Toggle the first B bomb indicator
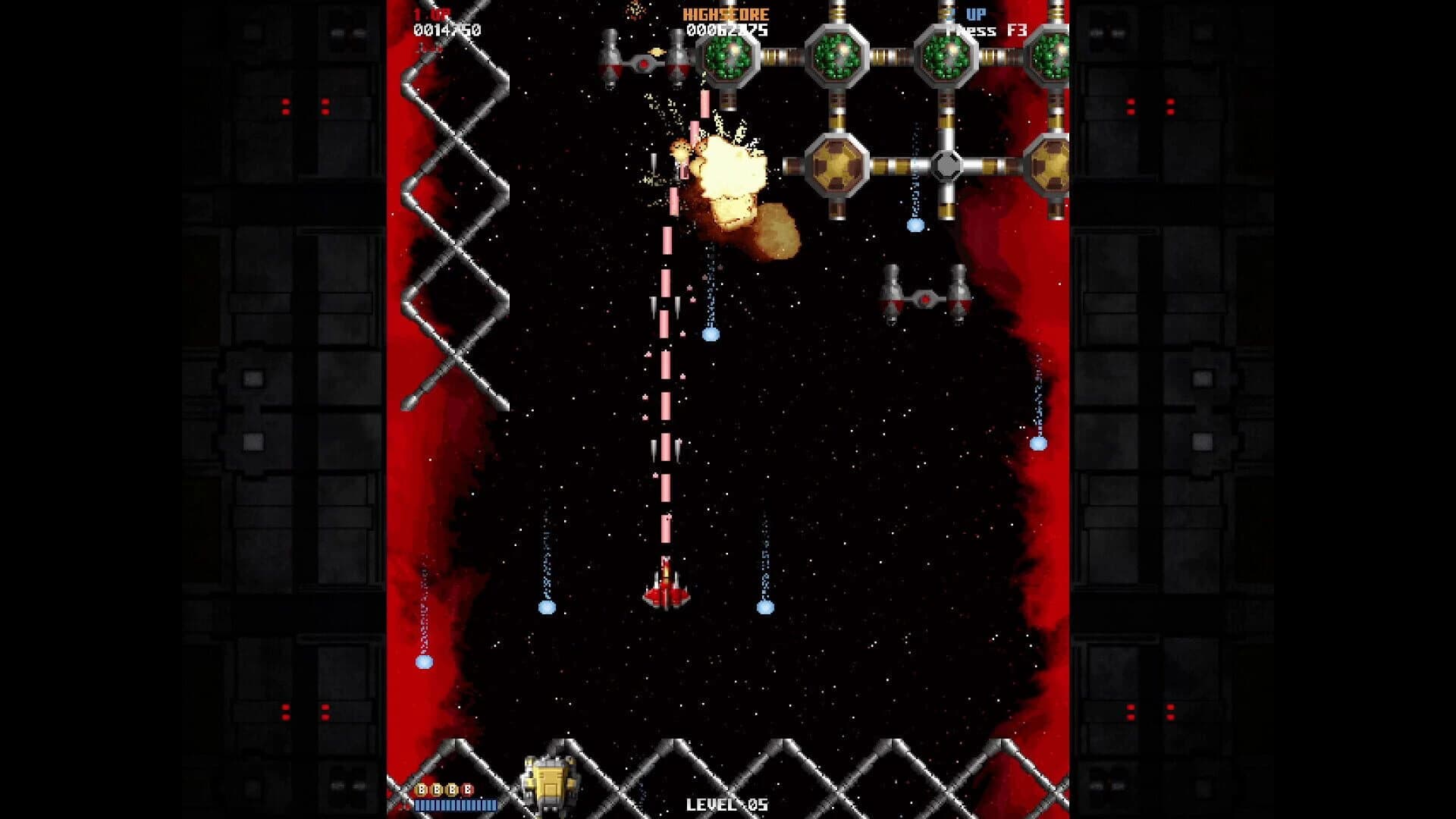This screenshot has width=1456, height=819. click(x=421, y=790)
